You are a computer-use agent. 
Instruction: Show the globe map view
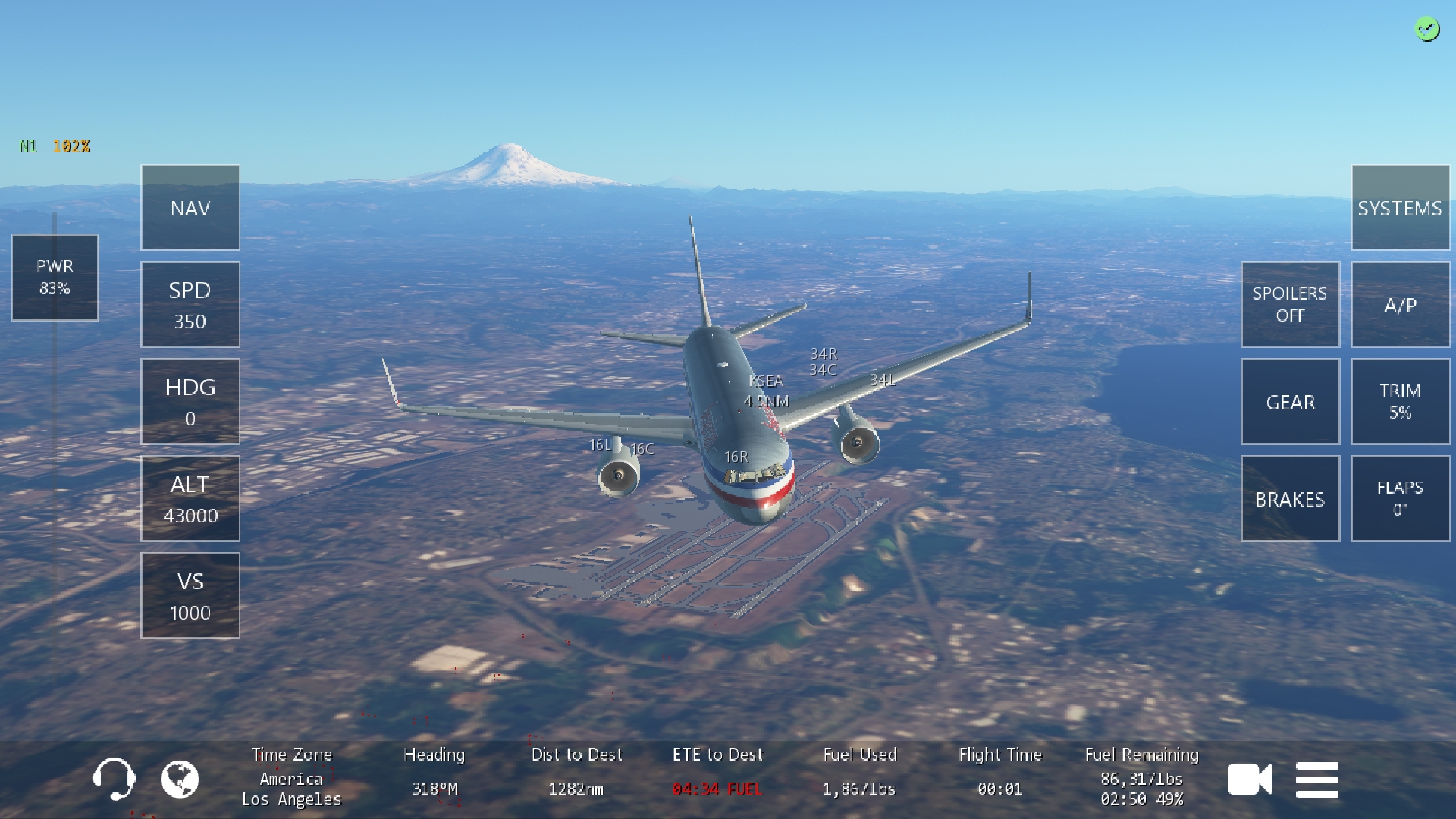(x=180, y=780)
